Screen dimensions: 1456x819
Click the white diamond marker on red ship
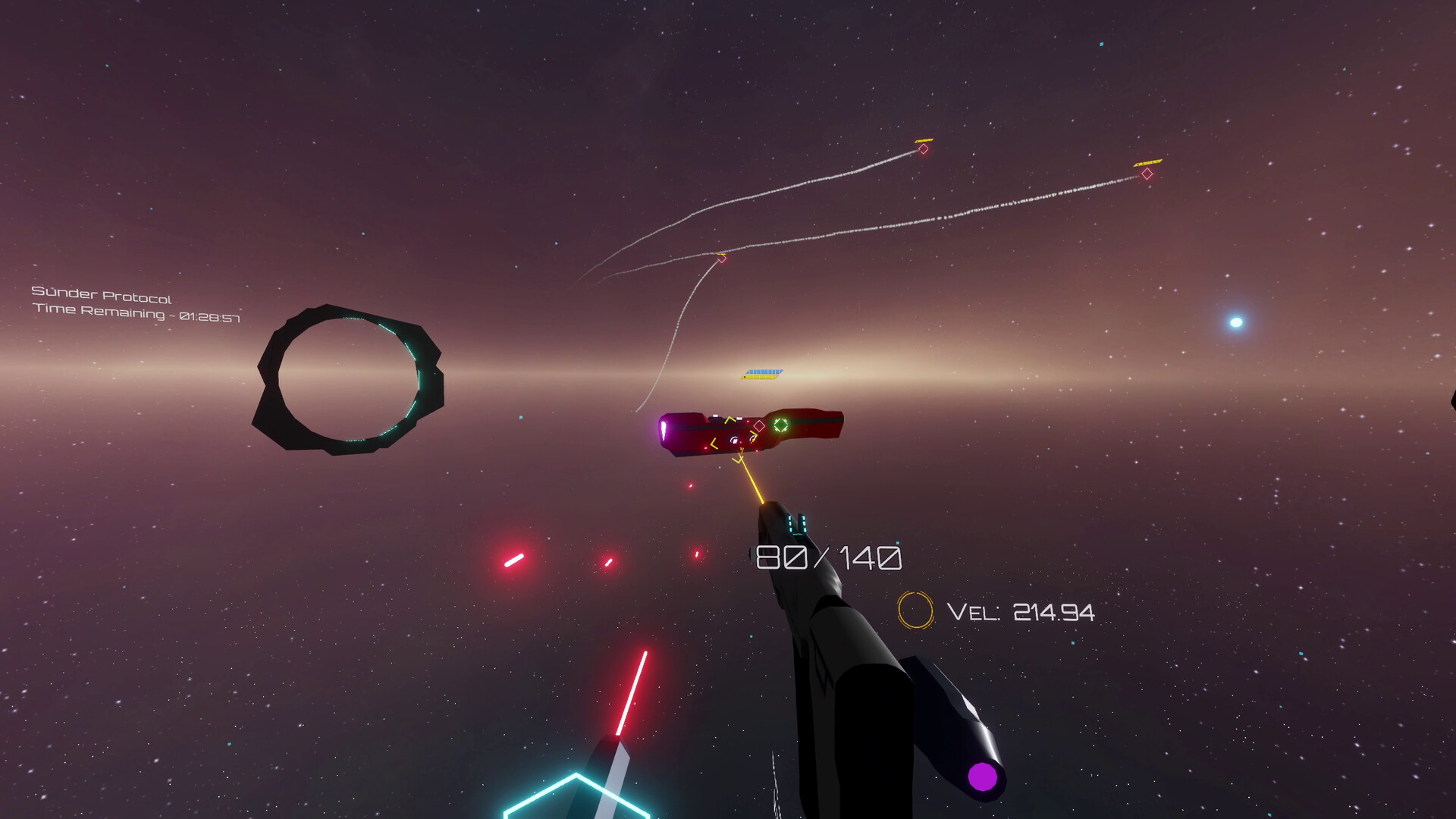coord(759,425)
